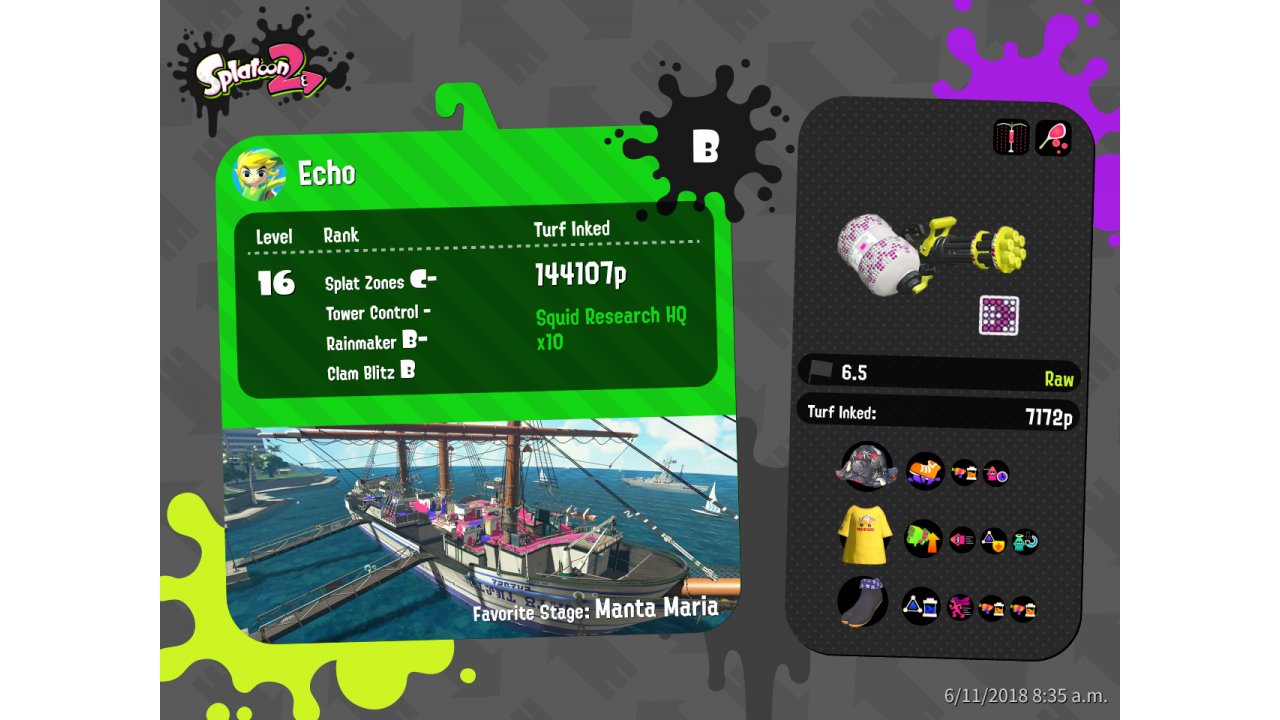Viewport: 1280px width, 720px height.
Task: Click Echo's Toon Link avatar
Action: coord(259,175)
